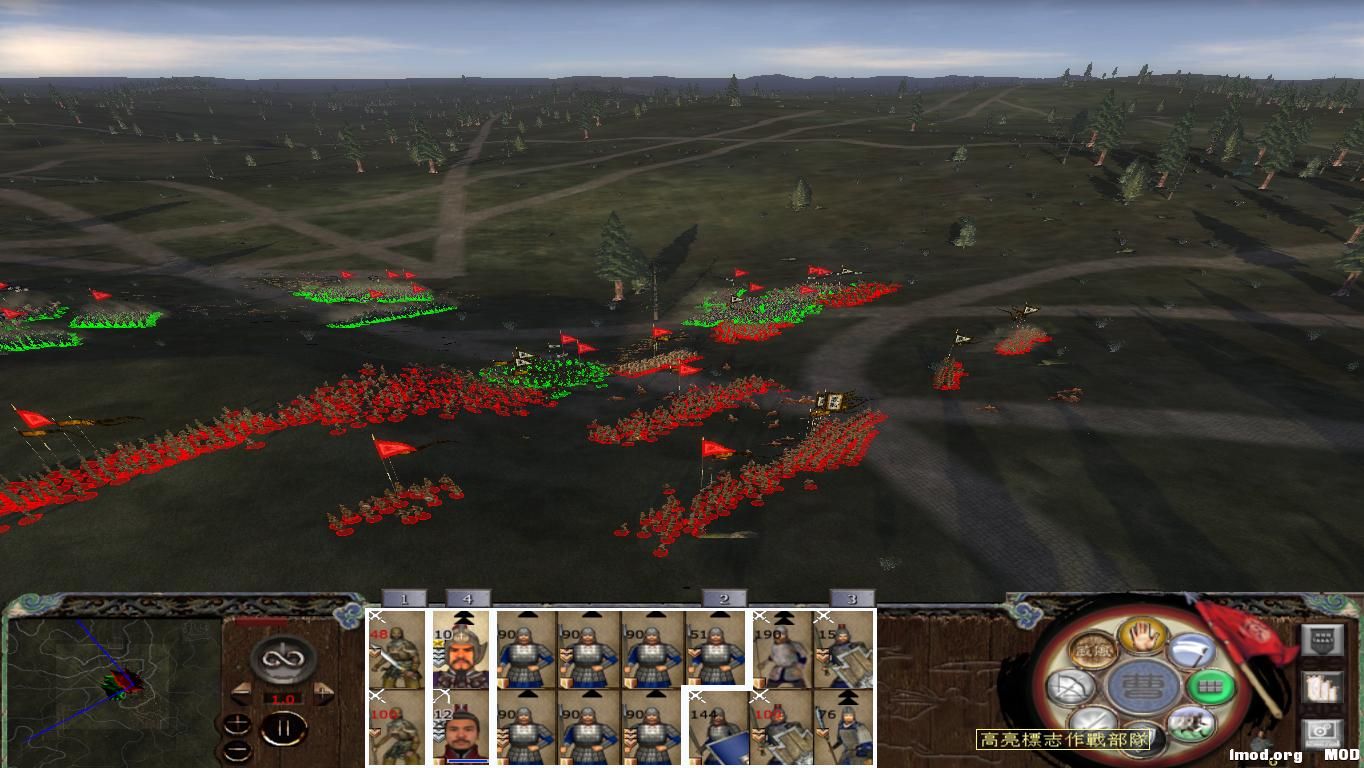Screen dimensions: 1364x768
Task: Pause the battle with the pause button
Action: point(284,729)
